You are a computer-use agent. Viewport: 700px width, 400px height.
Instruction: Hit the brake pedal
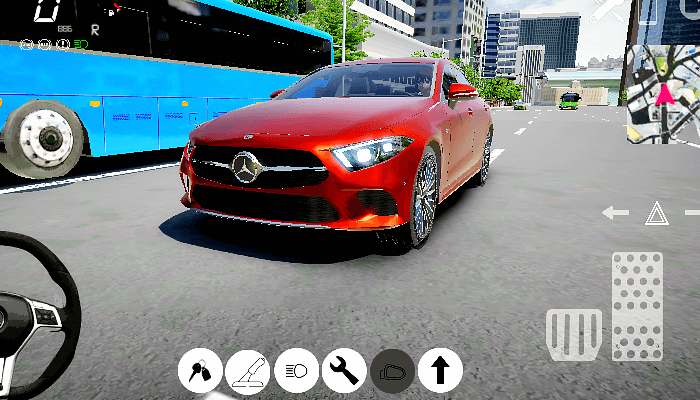pyautogui.click(x=574, y=334)
